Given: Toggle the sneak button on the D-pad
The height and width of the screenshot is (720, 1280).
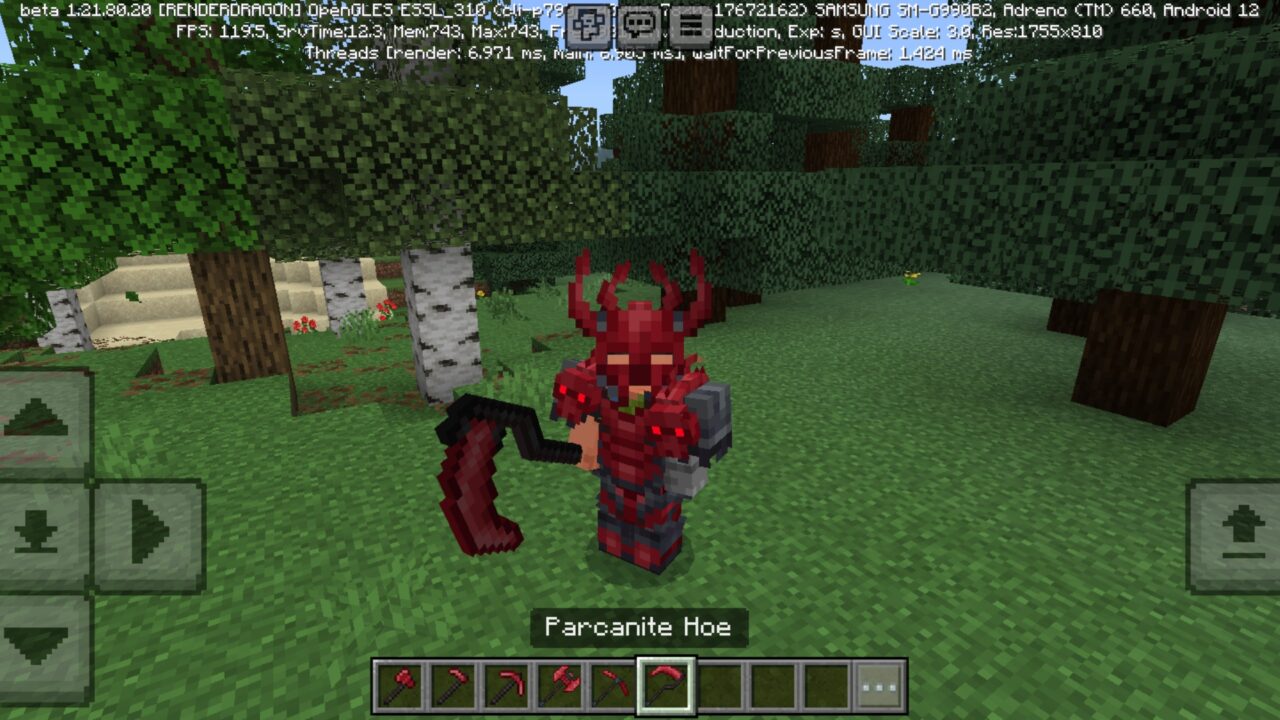Looking at the screenshot, I should 38,532.
